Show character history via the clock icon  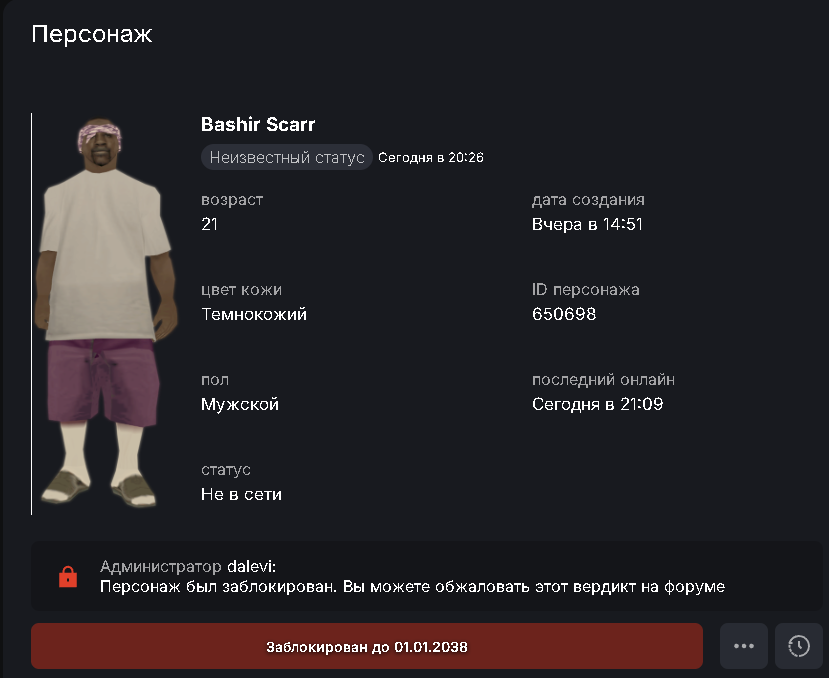click(798, 647)
